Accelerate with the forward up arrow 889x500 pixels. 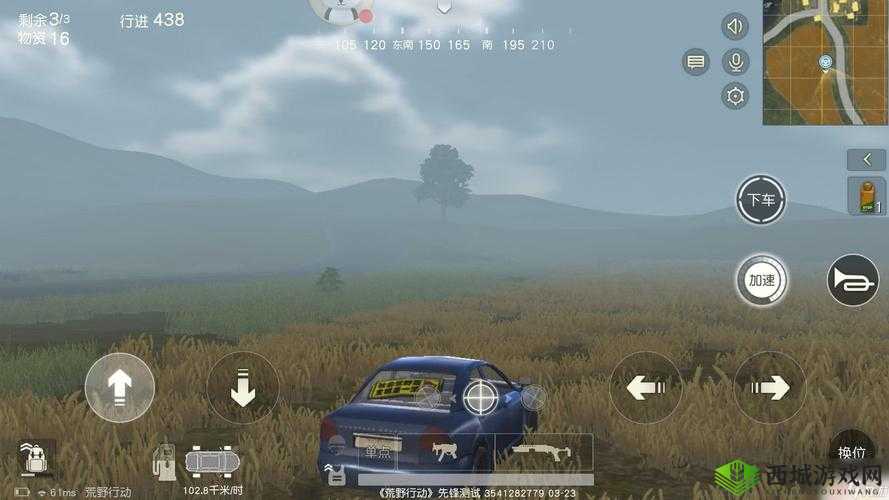(x=120, y=388)
